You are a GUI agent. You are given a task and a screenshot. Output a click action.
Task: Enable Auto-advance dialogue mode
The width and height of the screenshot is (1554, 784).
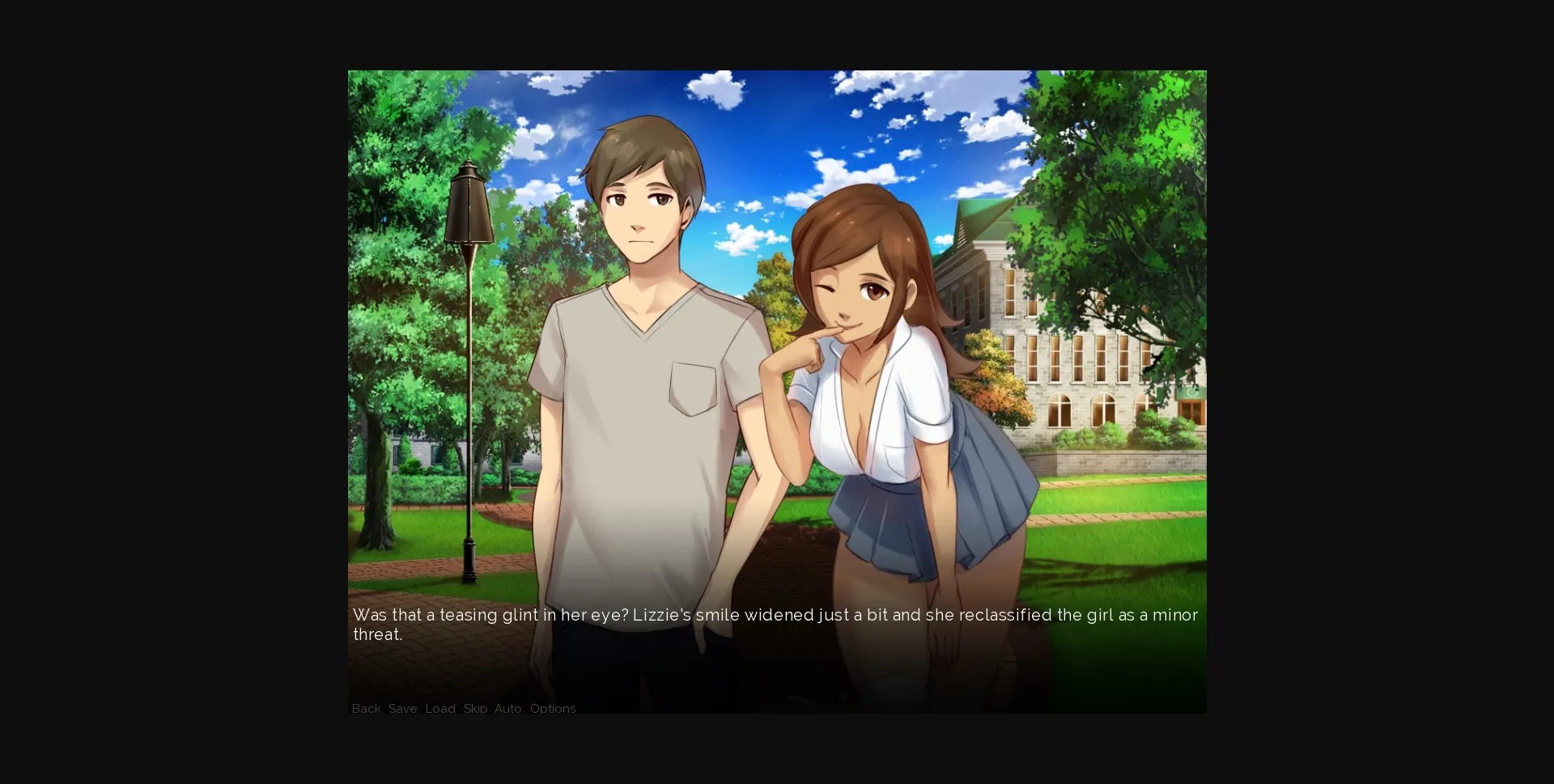pyautogui.click(x=507, y=709)
